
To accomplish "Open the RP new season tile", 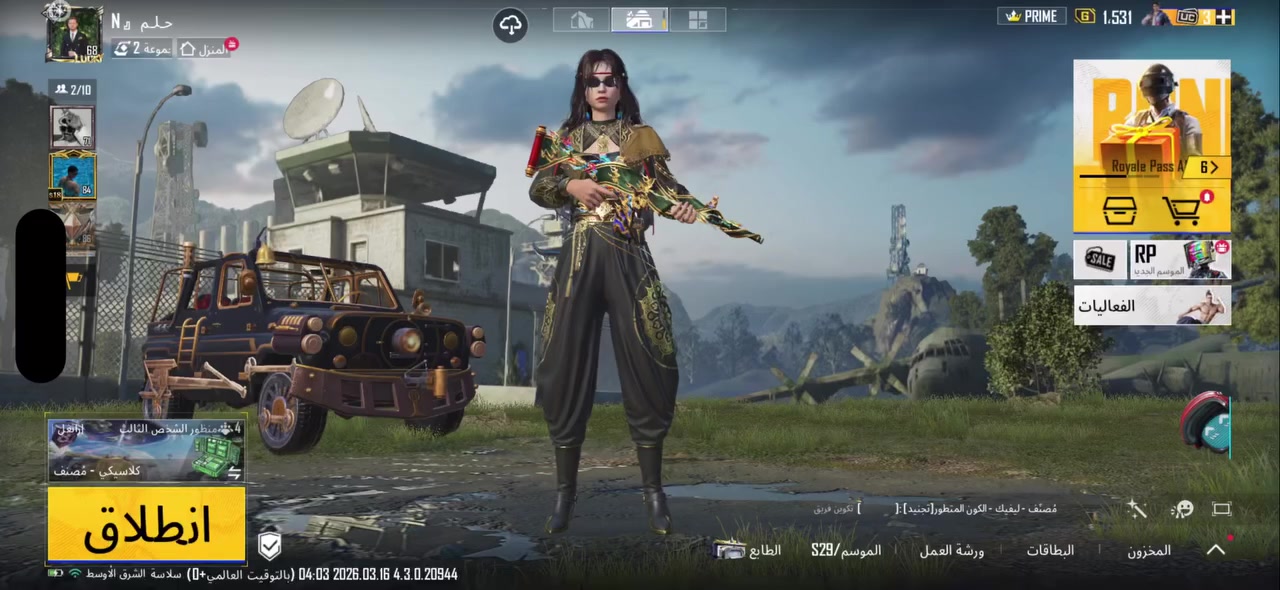I will (x=1181, y=259).
